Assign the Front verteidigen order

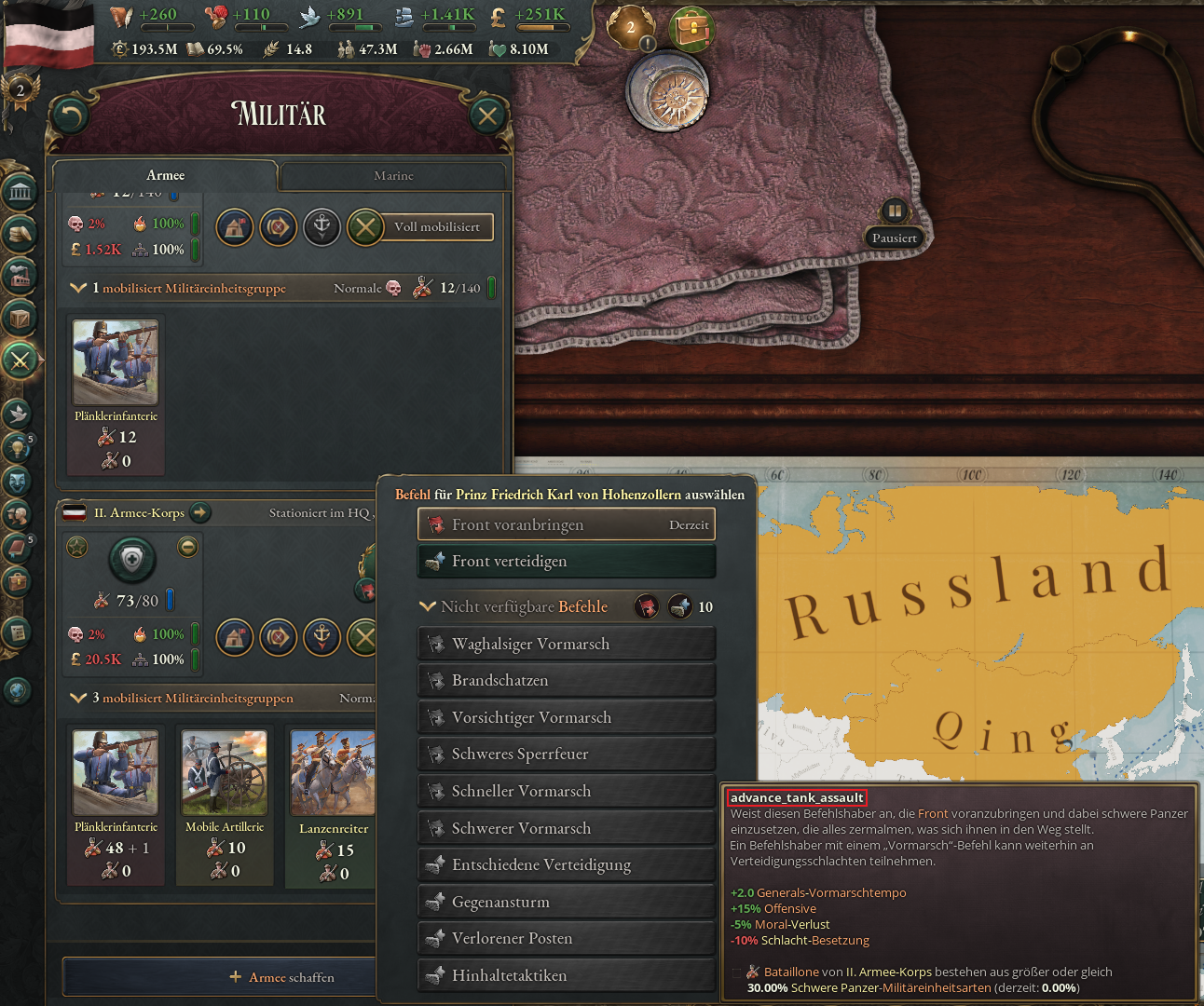coord(566,561)
